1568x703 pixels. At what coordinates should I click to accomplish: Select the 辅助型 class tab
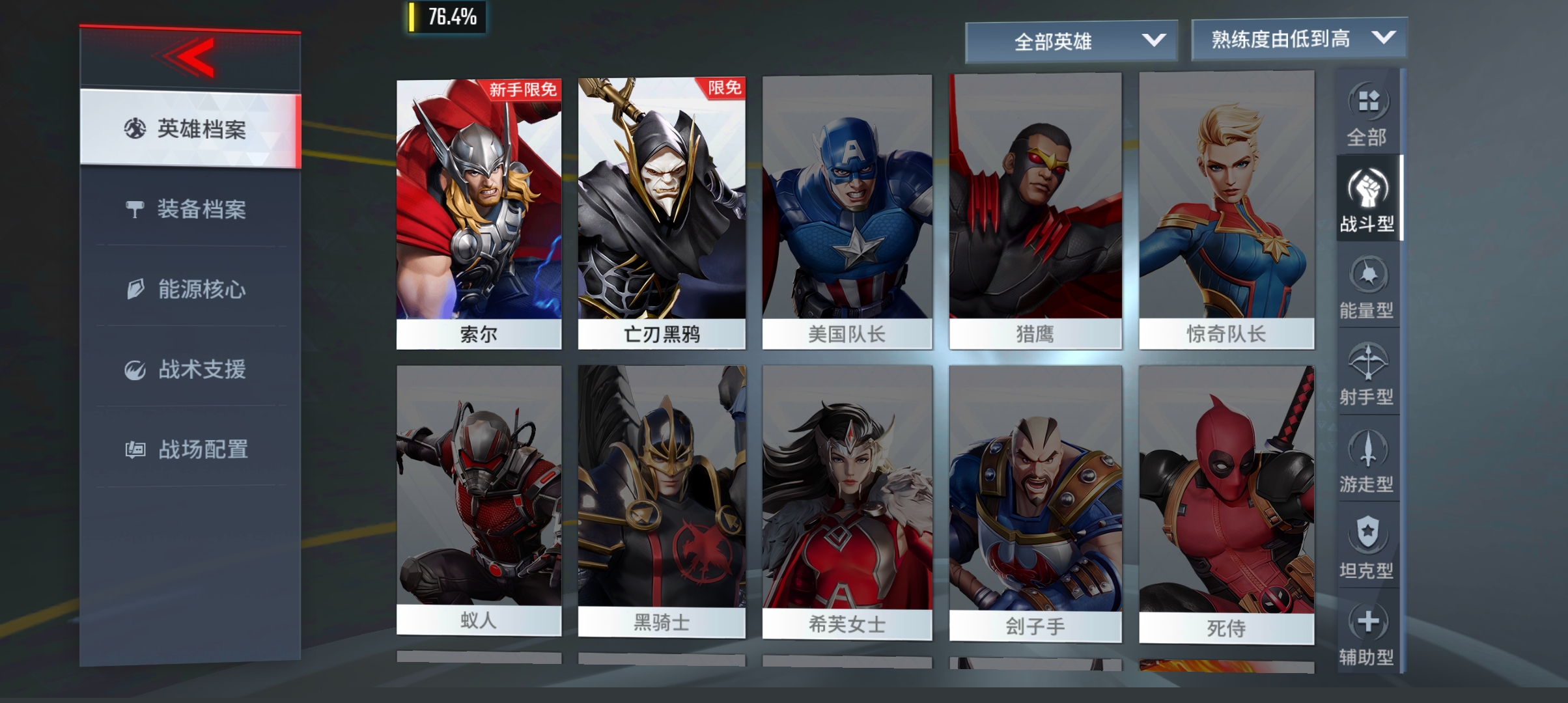1367,633
